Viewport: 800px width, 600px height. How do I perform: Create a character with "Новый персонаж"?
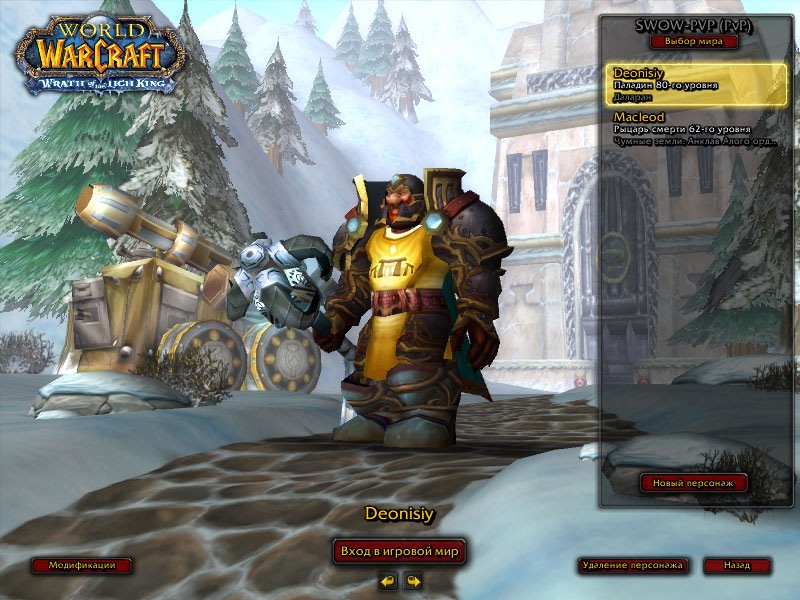point(694,483)
